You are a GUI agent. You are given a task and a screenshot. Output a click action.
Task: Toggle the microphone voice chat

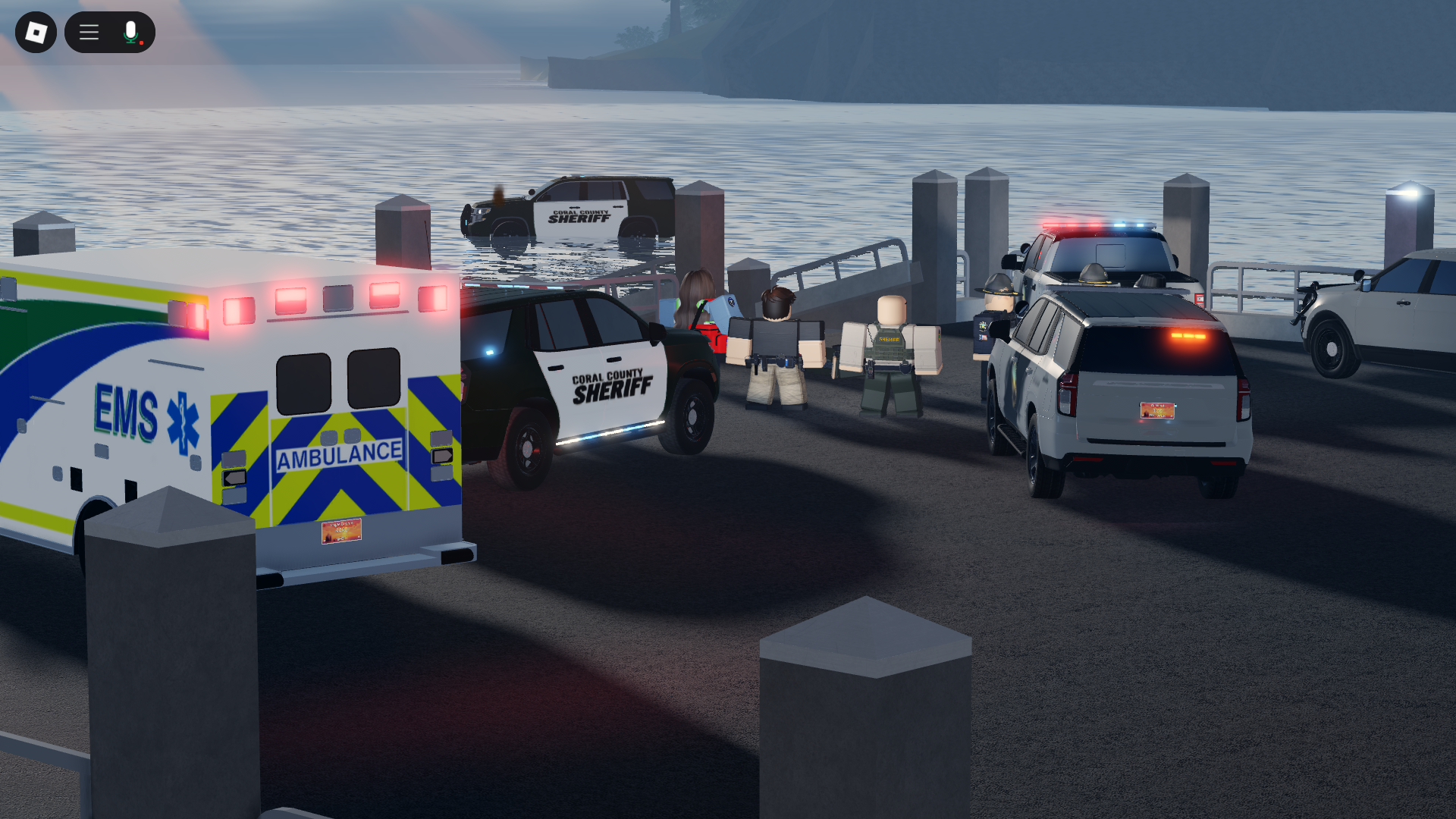(x=131, y=33)
